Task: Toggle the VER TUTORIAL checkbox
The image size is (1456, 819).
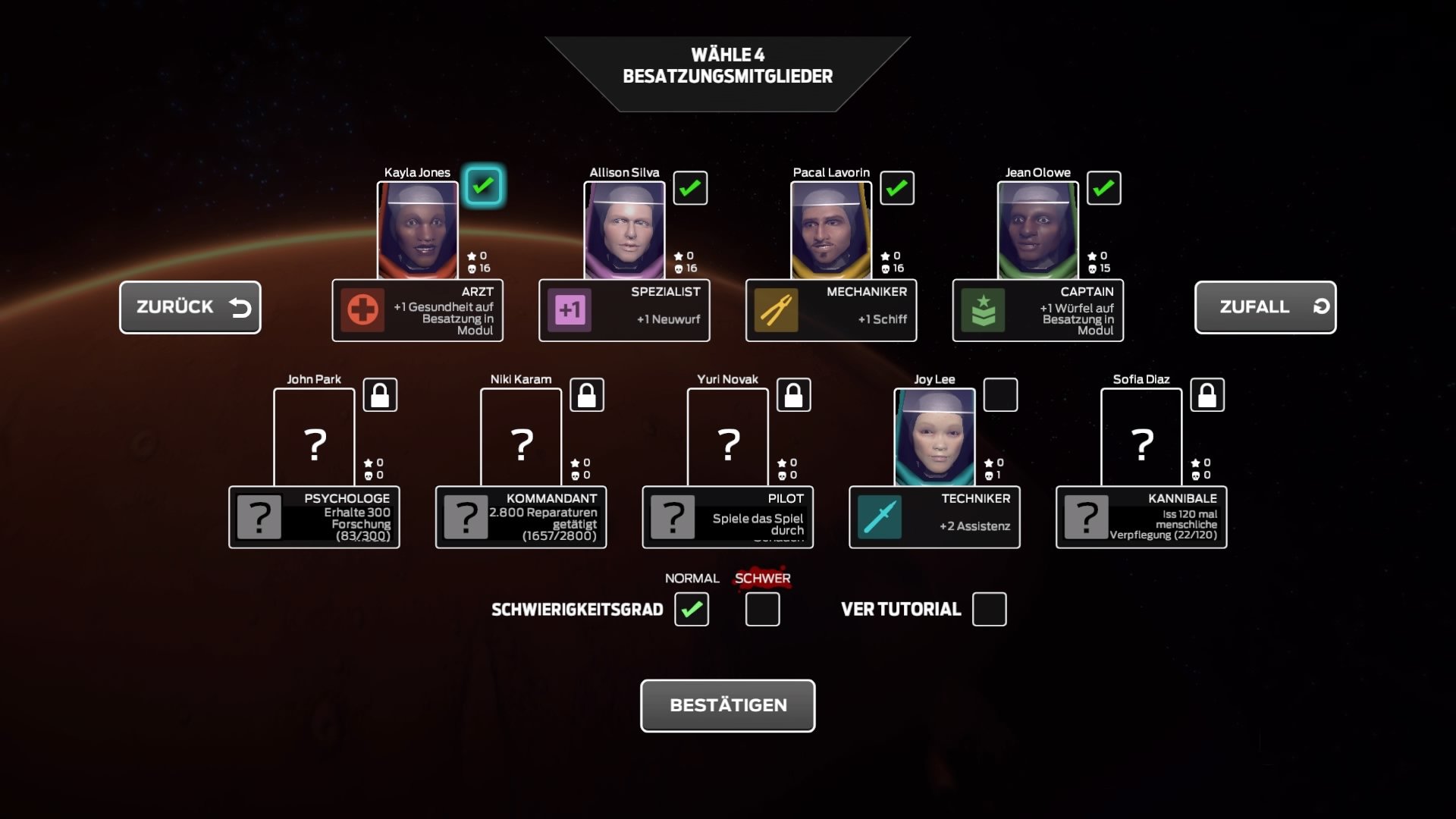Action: coord(989,609)
